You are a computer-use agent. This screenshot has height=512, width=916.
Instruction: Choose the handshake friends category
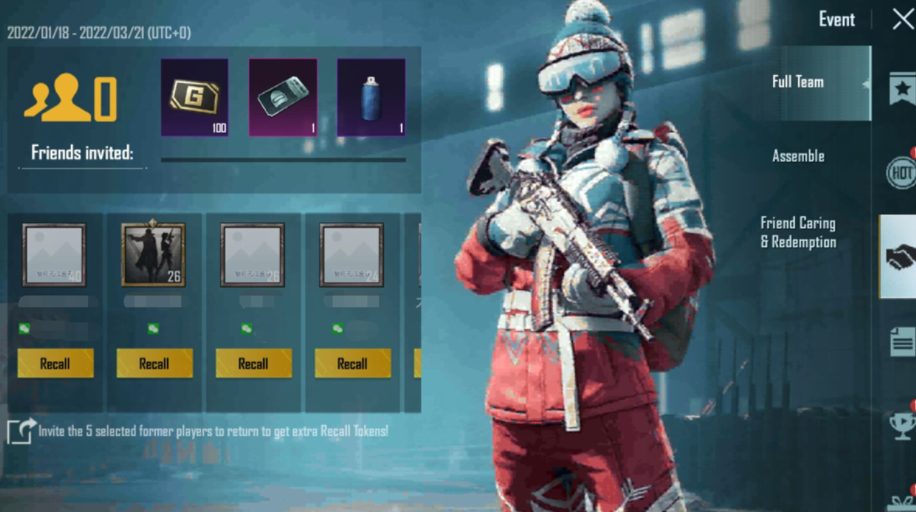tap(899, 258)
